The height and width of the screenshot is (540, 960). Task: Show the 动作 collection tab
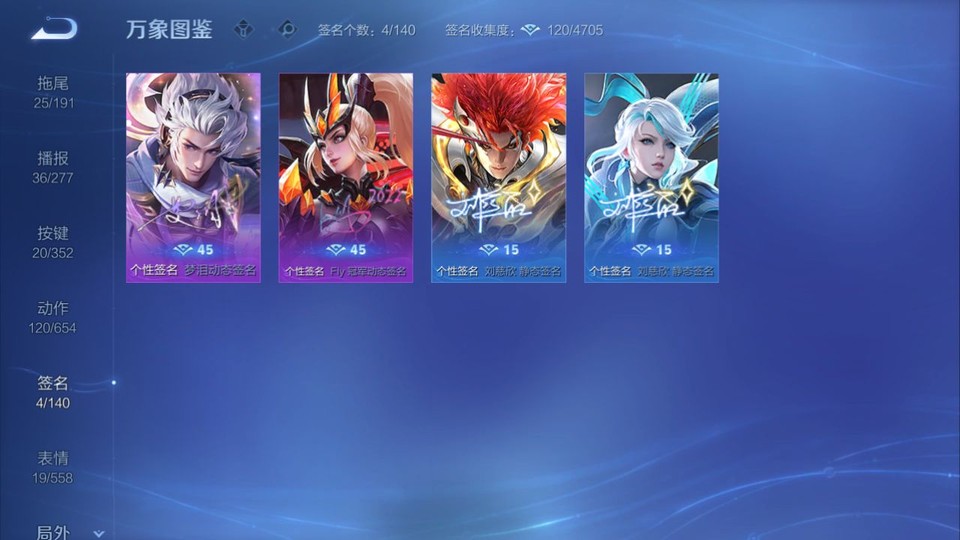click(54, 317)
